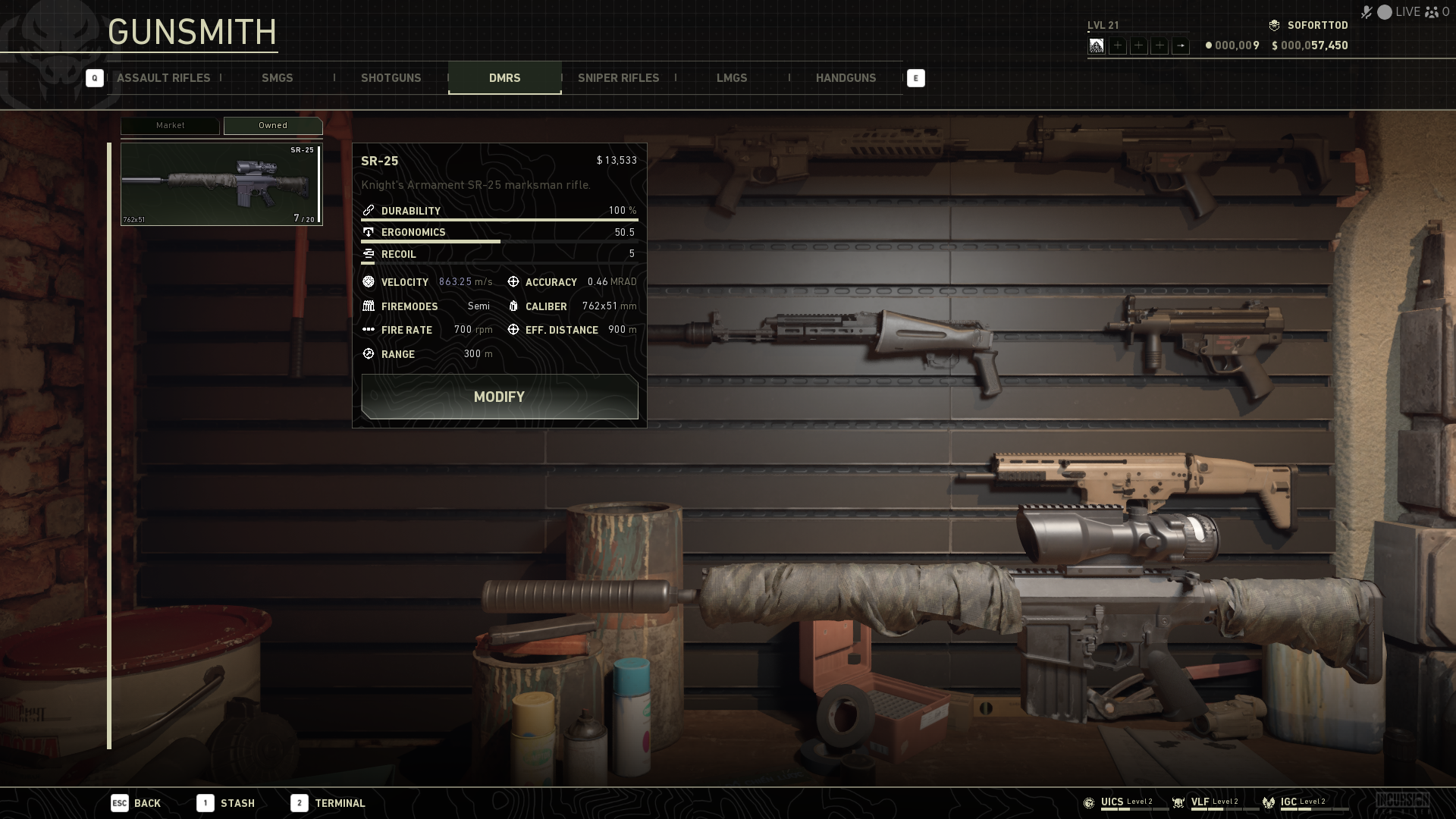Switch to the LMGs tab
The width and height of the screenshot is (1456, 819).
(x=732, y=78)
